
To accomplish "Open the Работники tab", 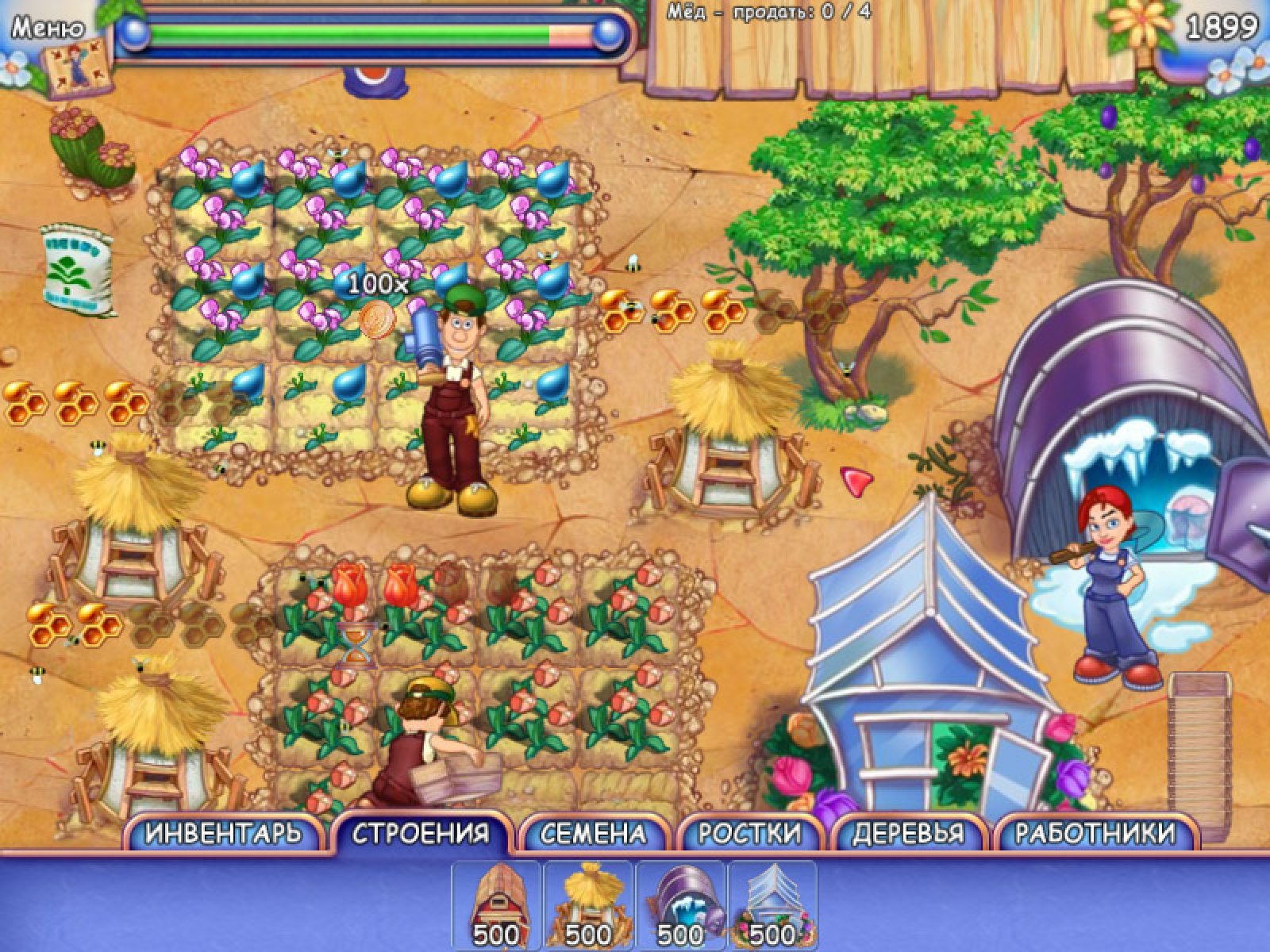I will click(x=1095, y=833).
